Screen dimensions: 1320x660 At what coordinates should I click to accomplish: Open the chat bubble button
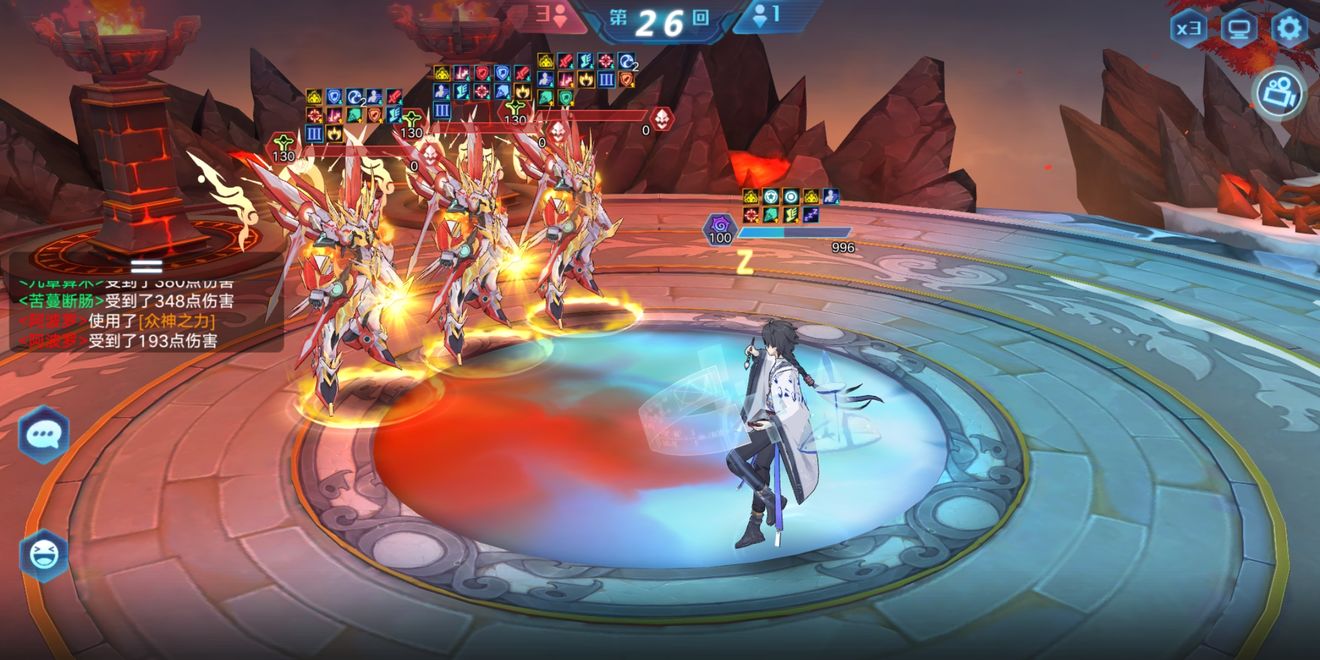44,434
